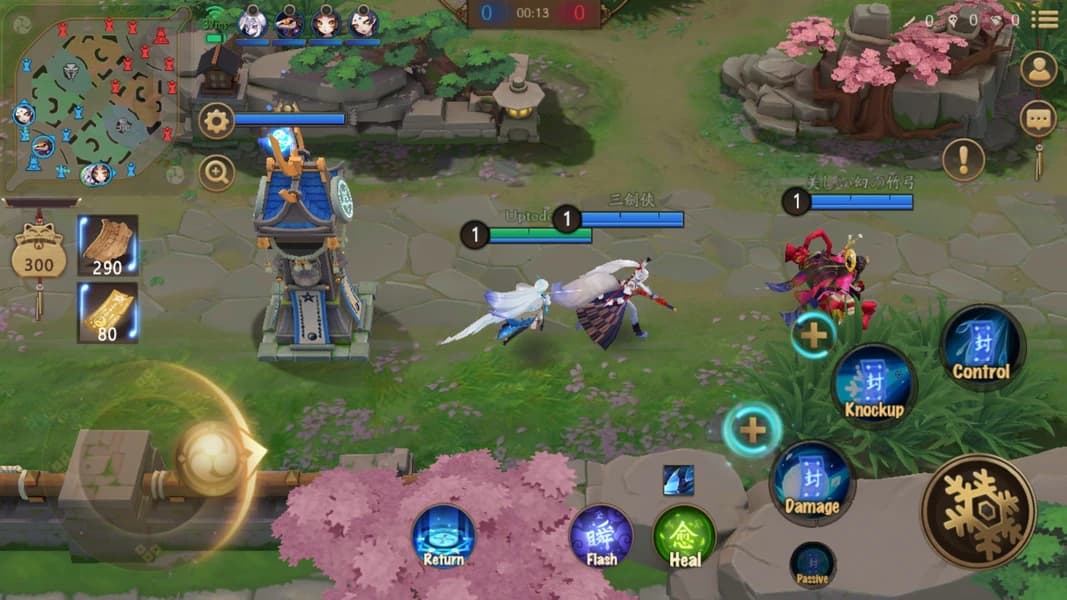Viewport: 1067px width, 600px height.
Task: Open the settings gear menu
Action: (x=216, y=122)
